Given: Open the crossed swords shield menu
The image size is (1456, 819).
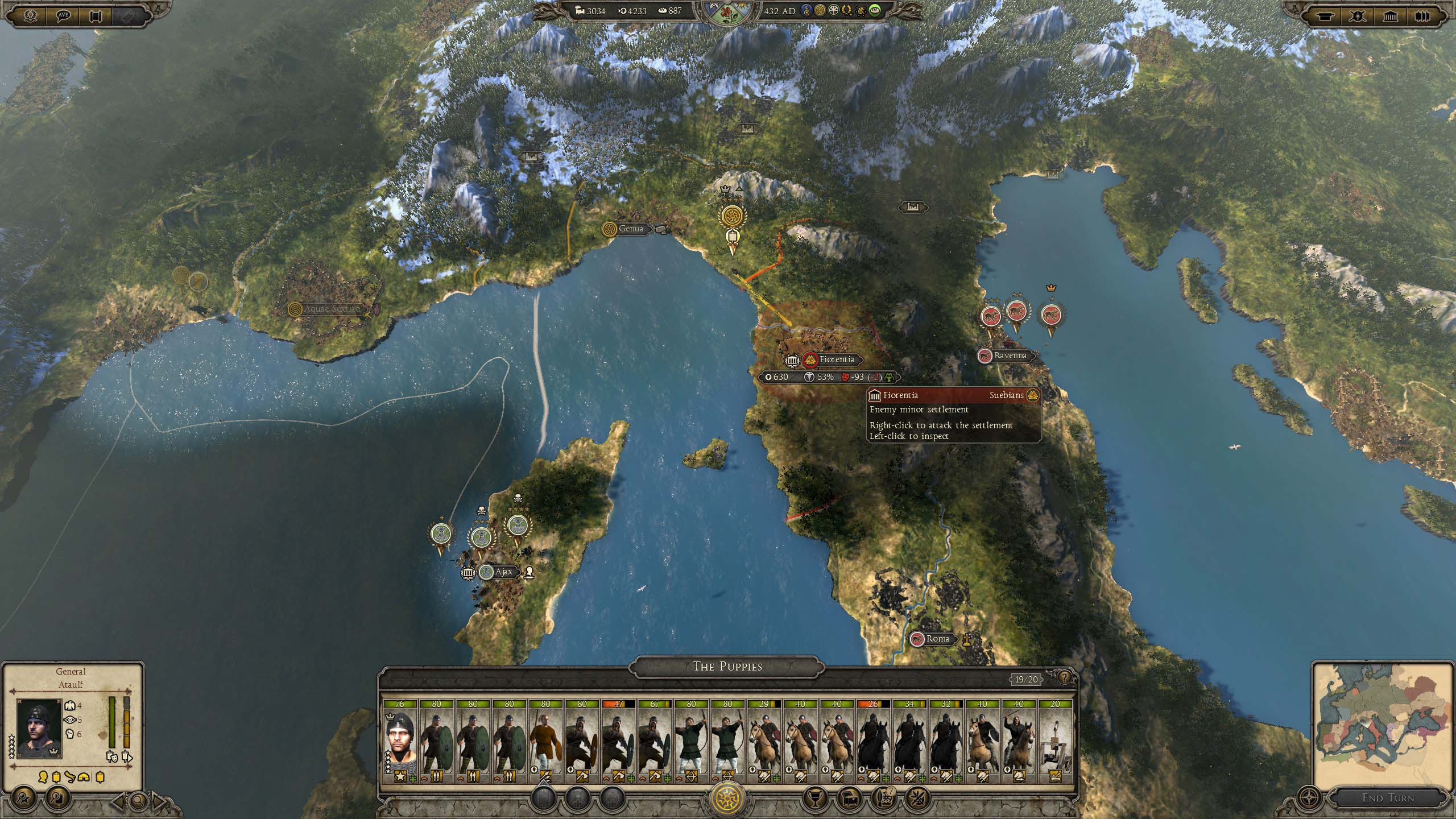Looking at the screenshot, I should [x=1358, y=16].
